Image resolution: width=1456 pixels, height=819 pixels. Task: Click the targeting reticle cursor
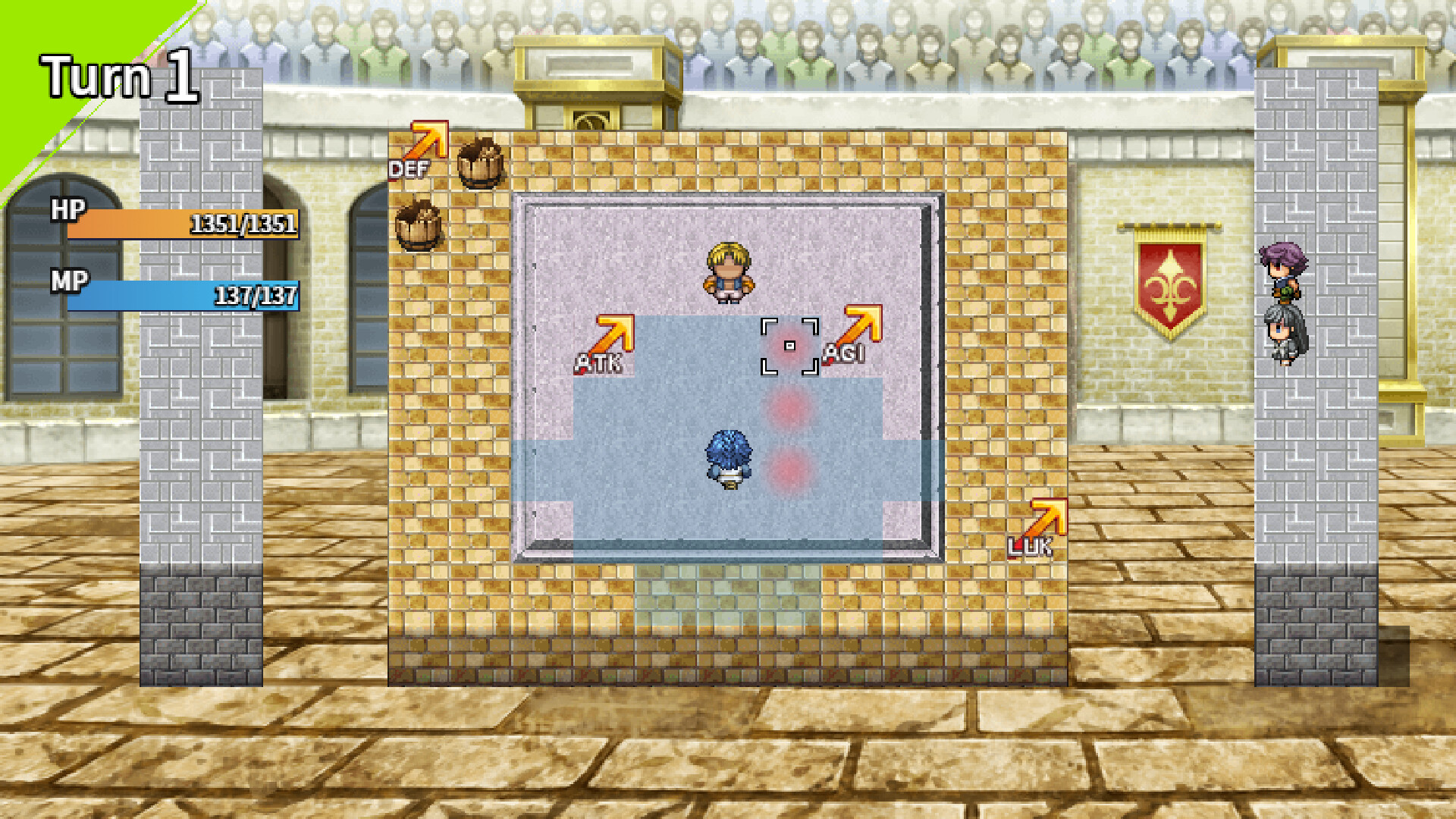click(790, 347)
